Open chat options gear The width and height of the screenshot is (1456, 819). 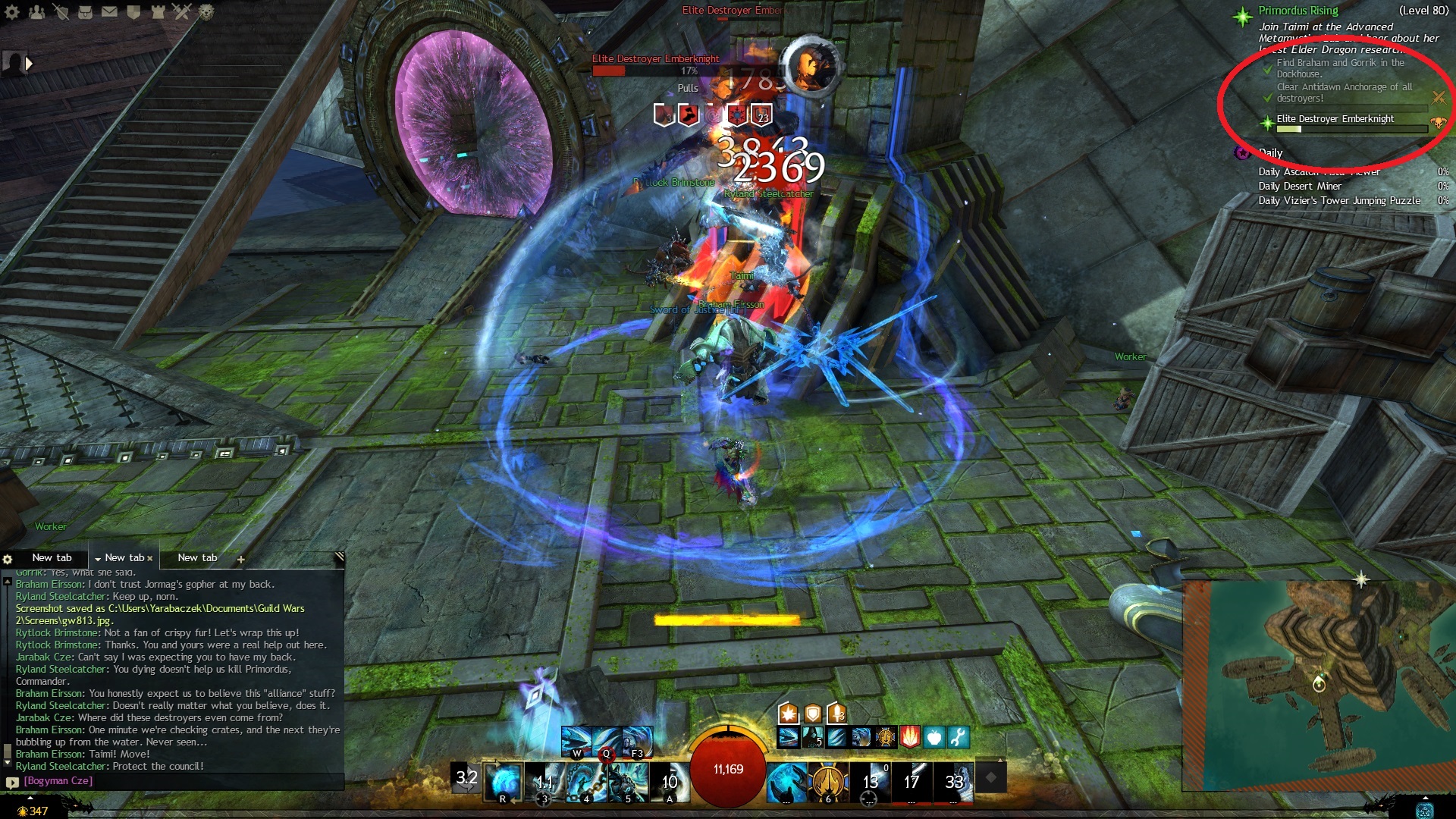coord(8,559)
